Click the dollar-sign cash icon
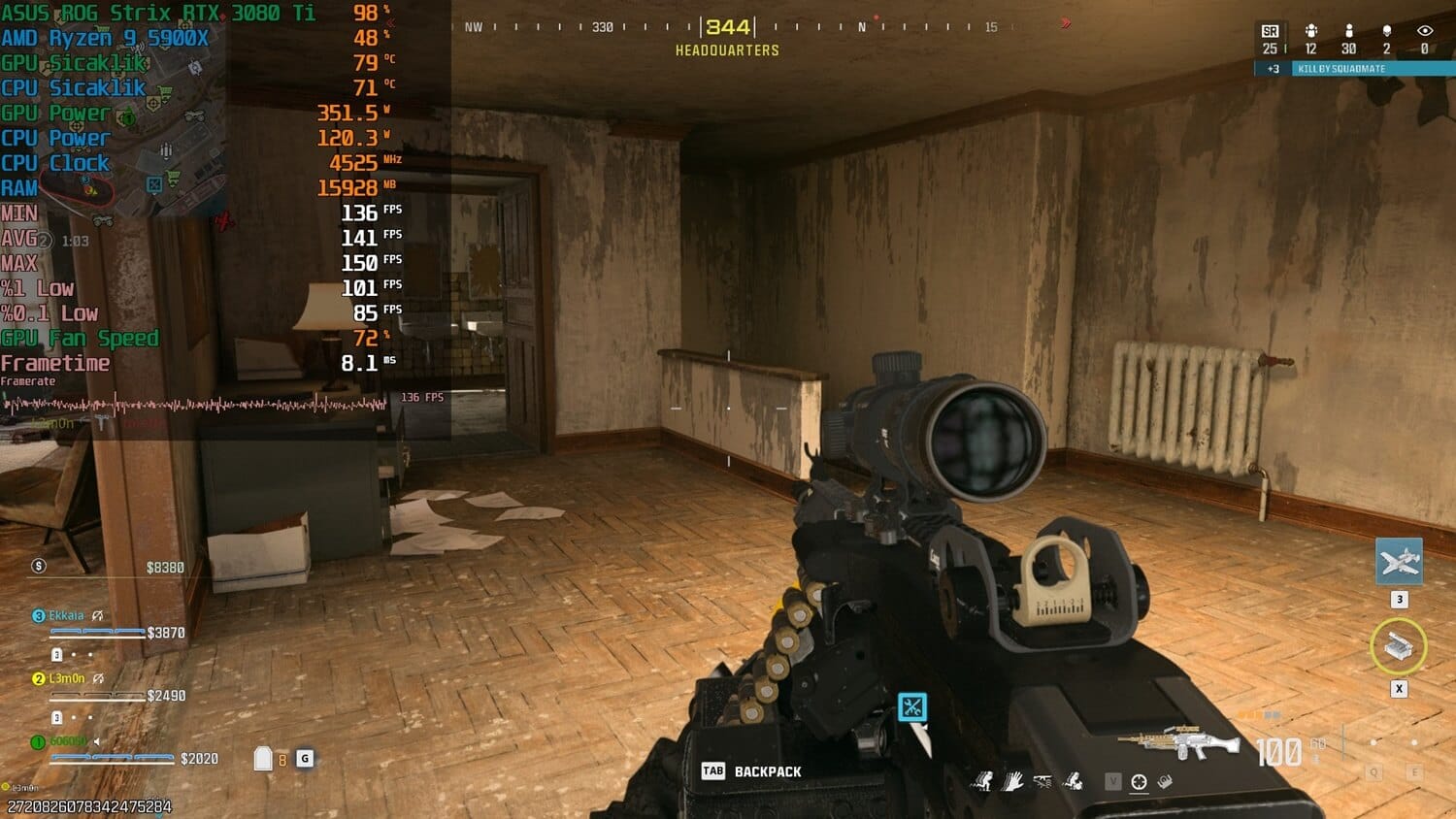Screen dimensions: 1456x819 click(x=39, y=566)
